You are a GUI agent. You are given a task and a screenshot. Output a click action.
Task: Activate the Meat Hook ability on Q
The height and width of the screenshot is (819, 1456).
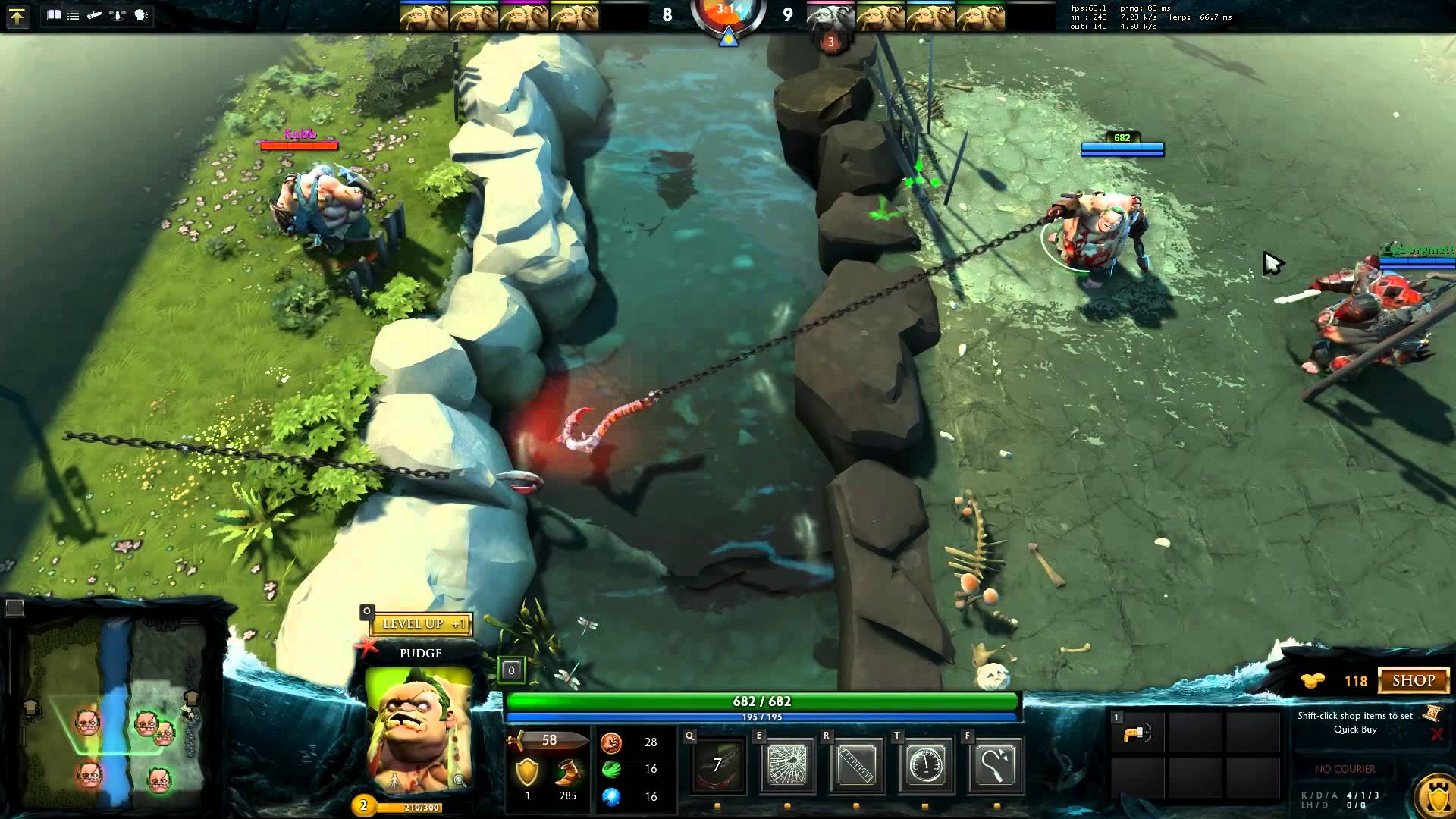(717, 764)
